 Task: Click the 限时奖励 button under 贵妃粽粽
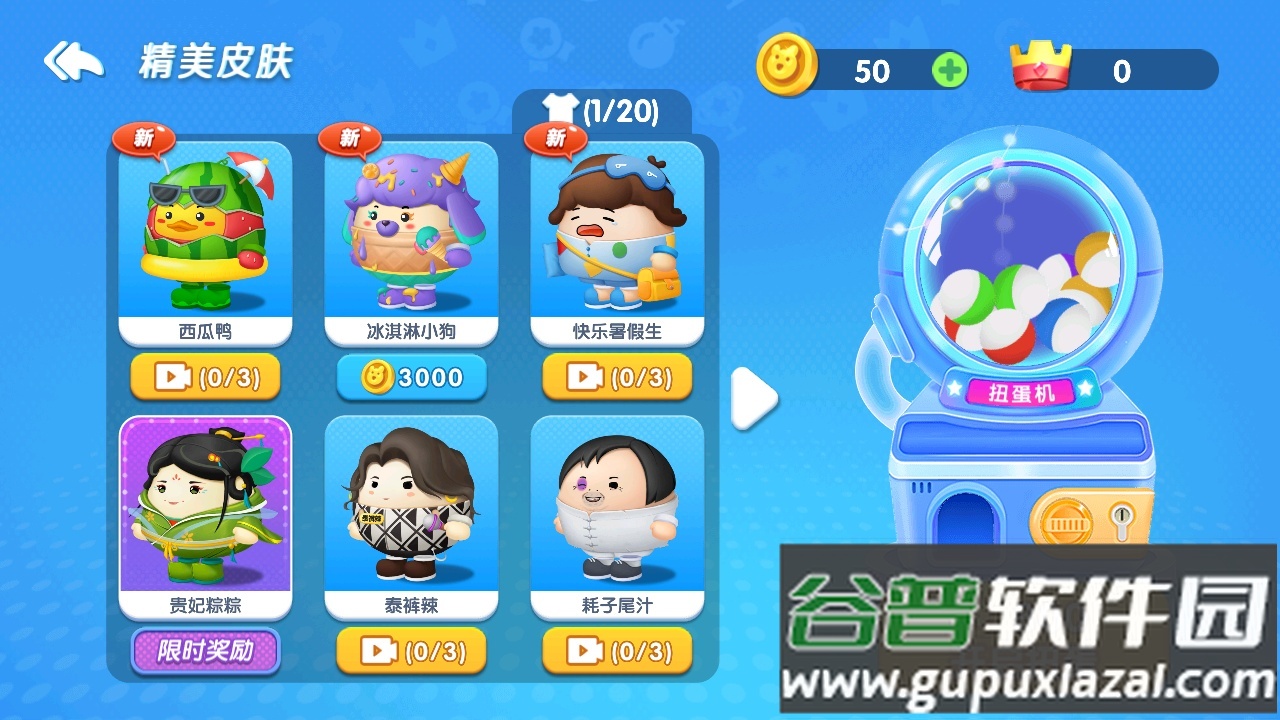[205, 651]
